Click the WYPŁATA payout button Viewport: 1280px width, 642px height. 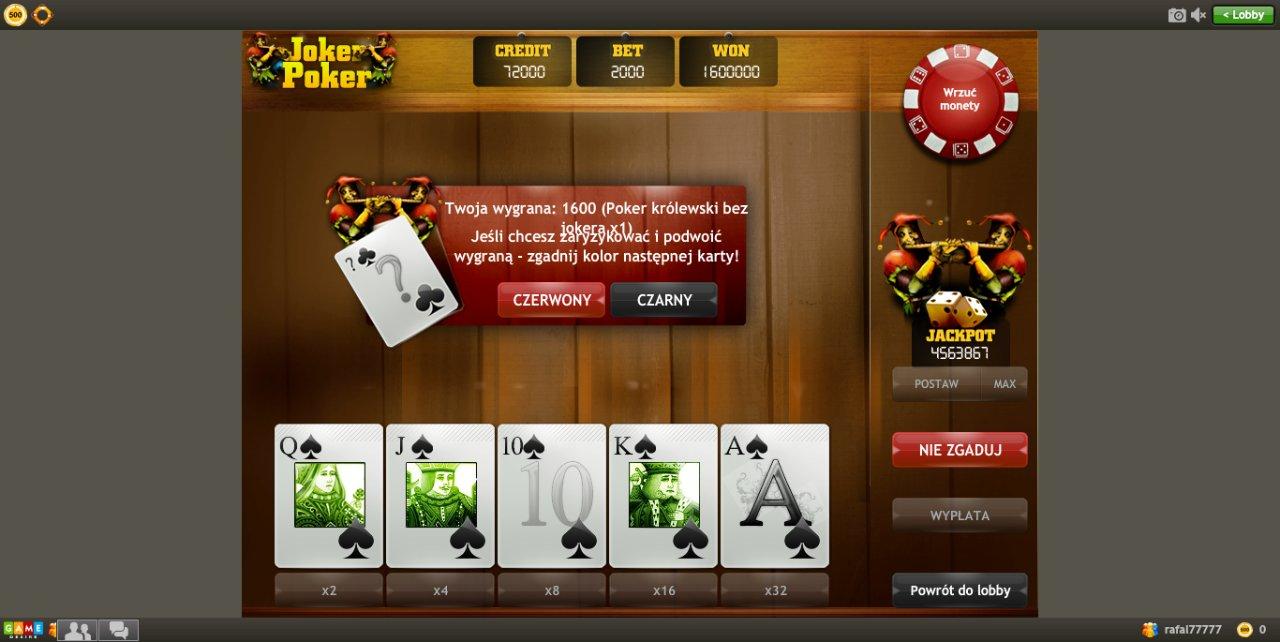point(959,516)
